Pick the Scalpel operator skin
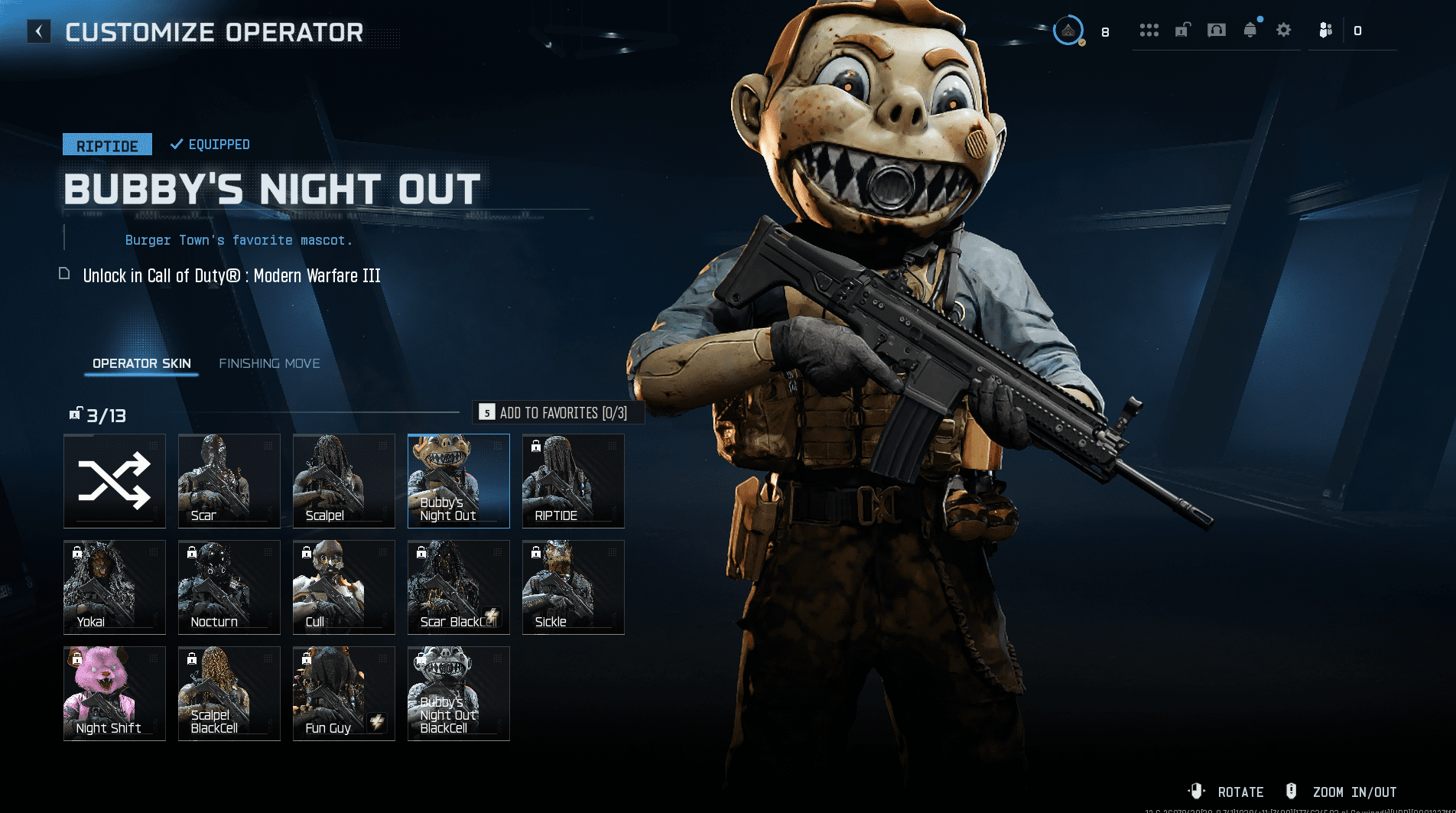 coord(344,481)
